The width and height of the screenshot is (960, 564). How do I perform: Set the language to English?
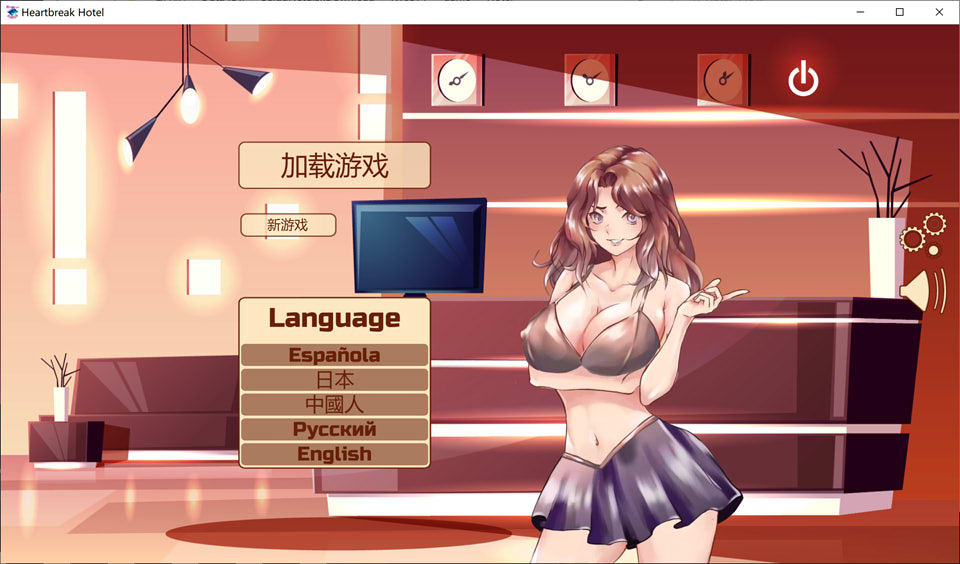tap(334, 454)
